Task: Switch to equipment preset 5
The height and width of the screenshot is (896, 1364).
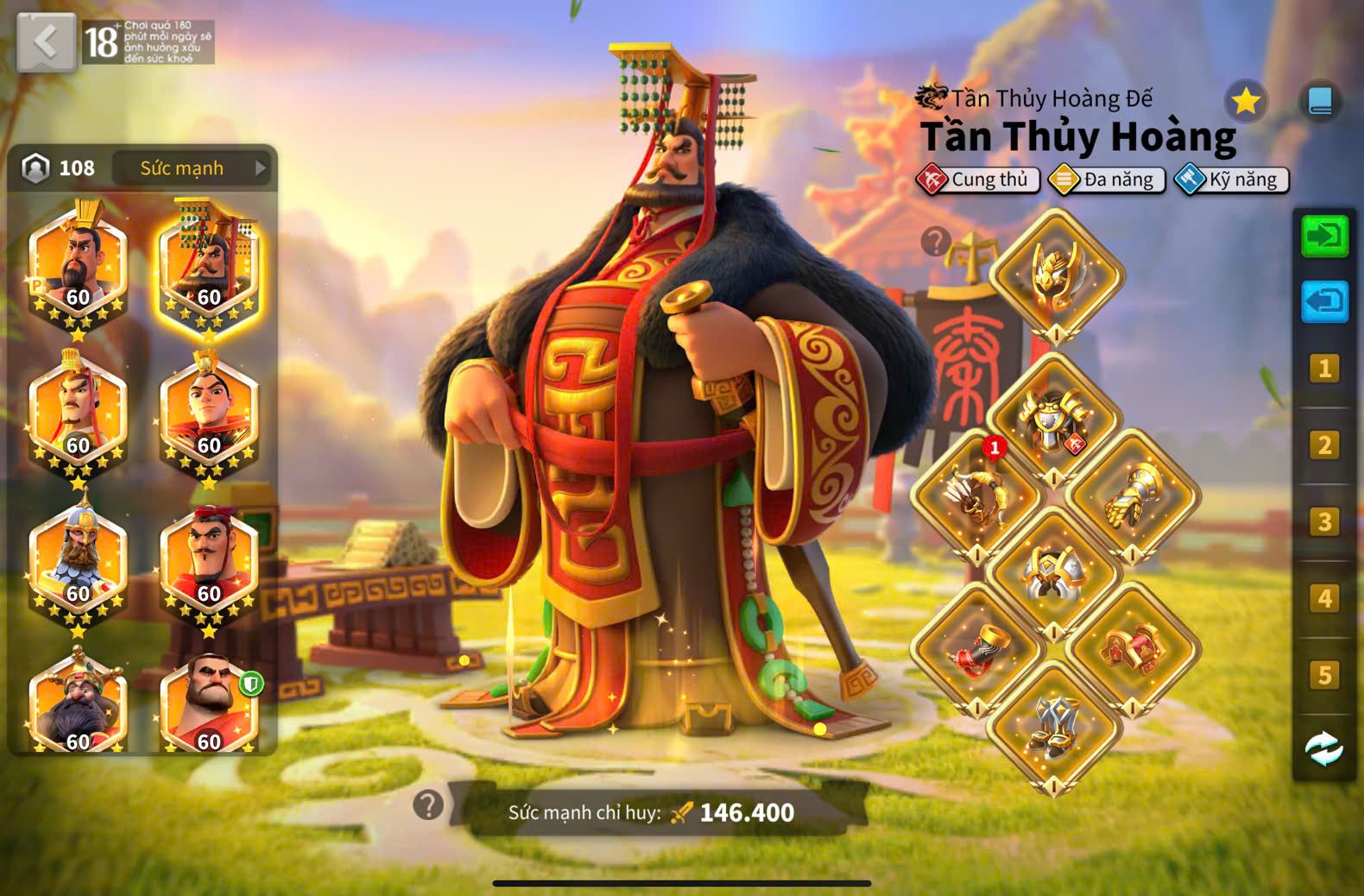Action: pyautogui.click(x=1324, y=675)
